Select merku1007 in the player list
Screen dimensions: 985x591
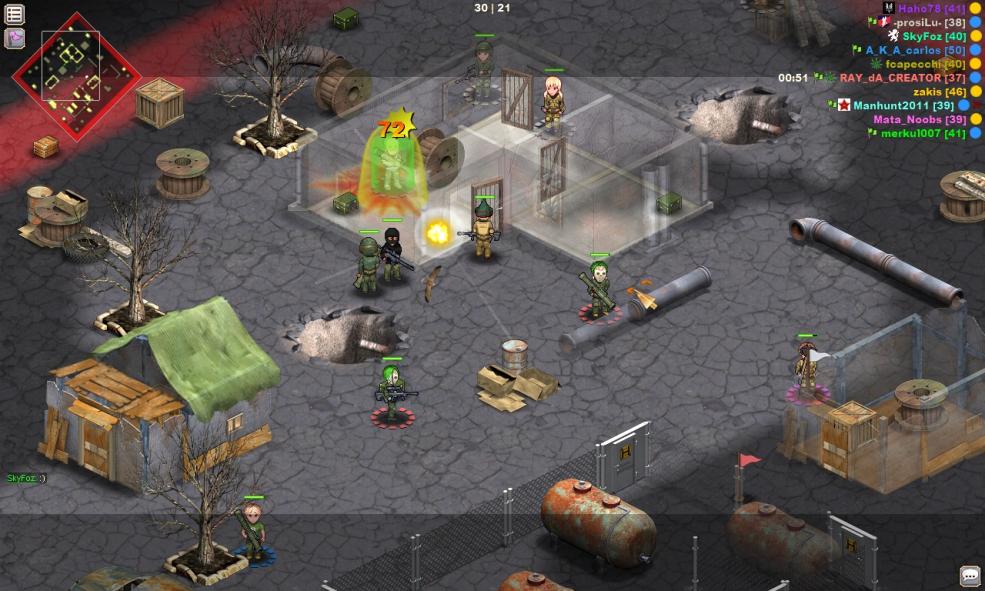[922, 133]
